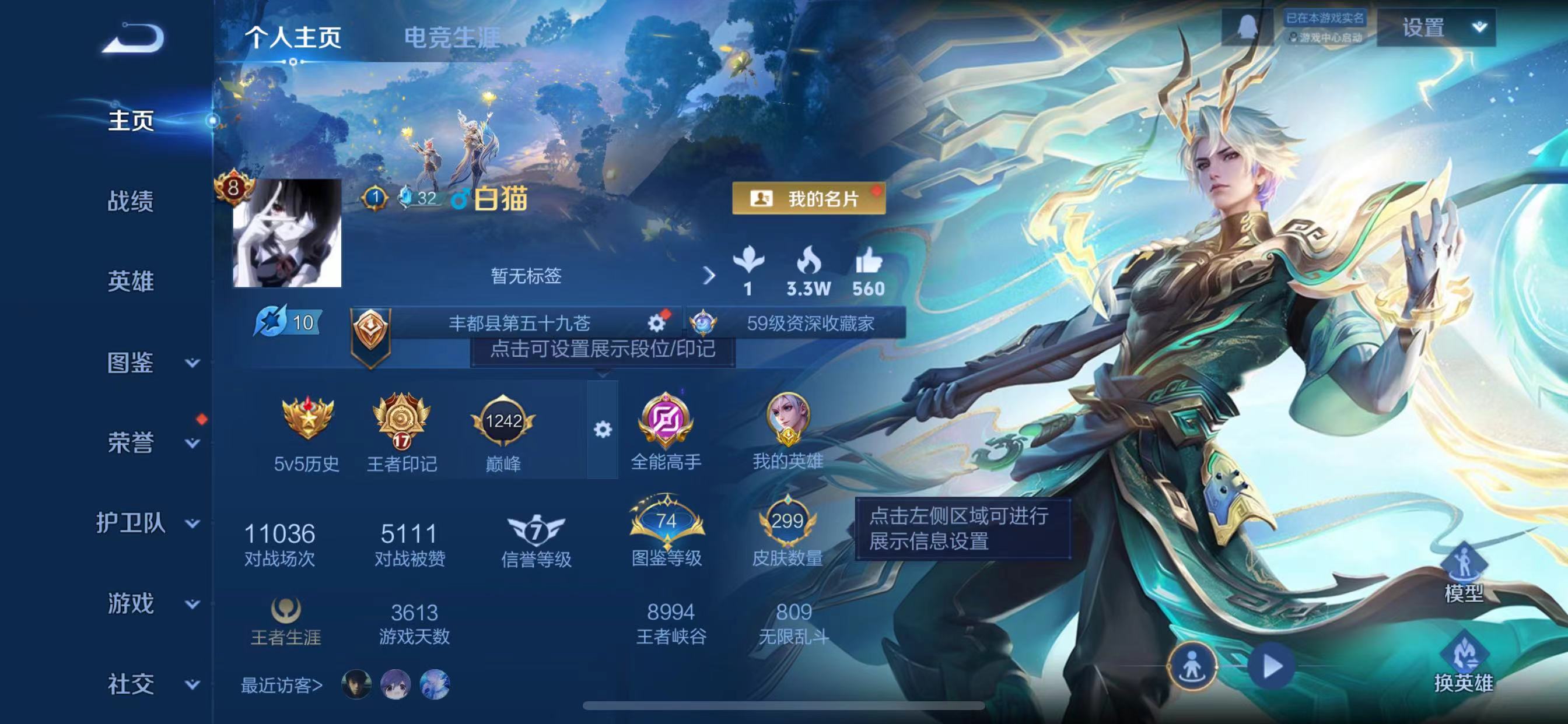
Task: Open the 5v5历史 rank badge icon
Action: coord(305,420)
